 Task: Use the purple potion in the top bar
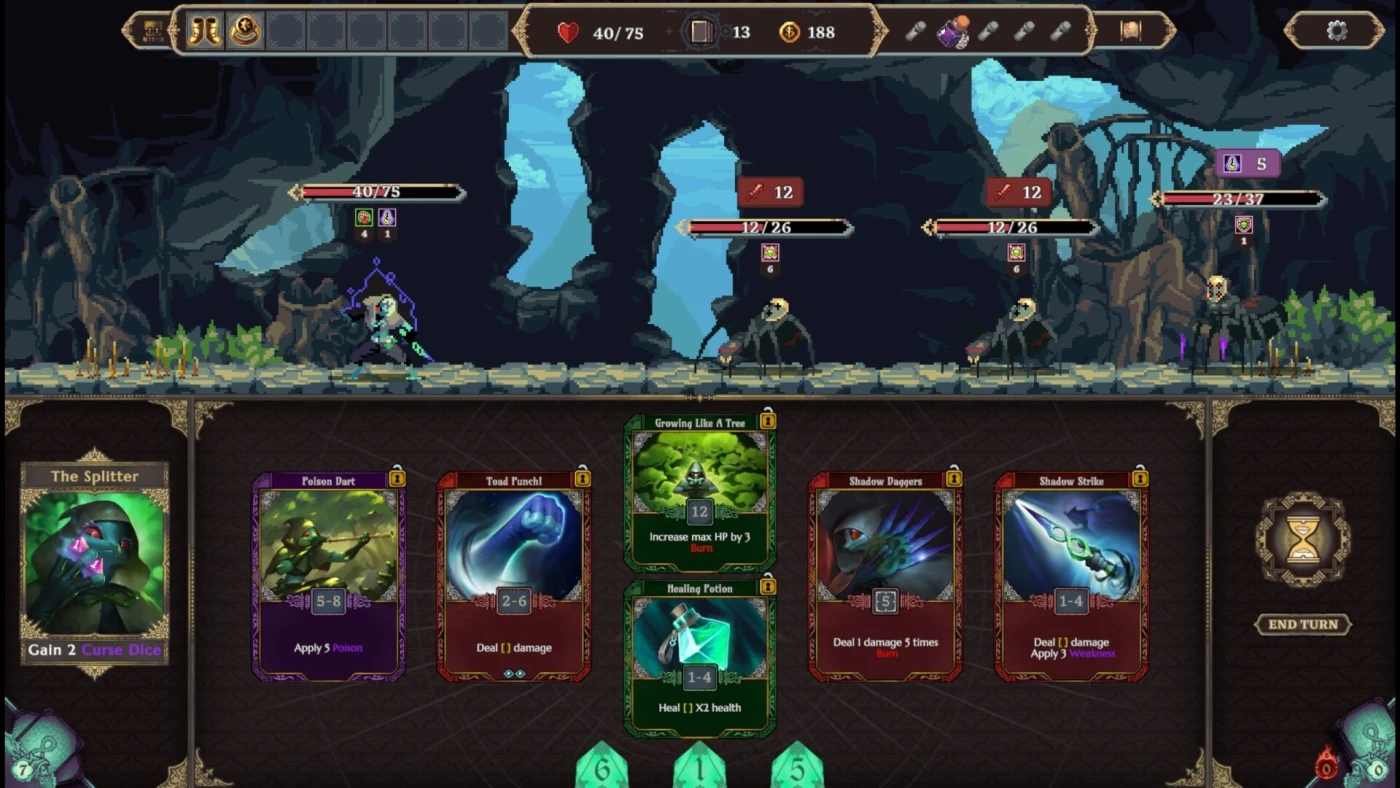coord(952,32)
